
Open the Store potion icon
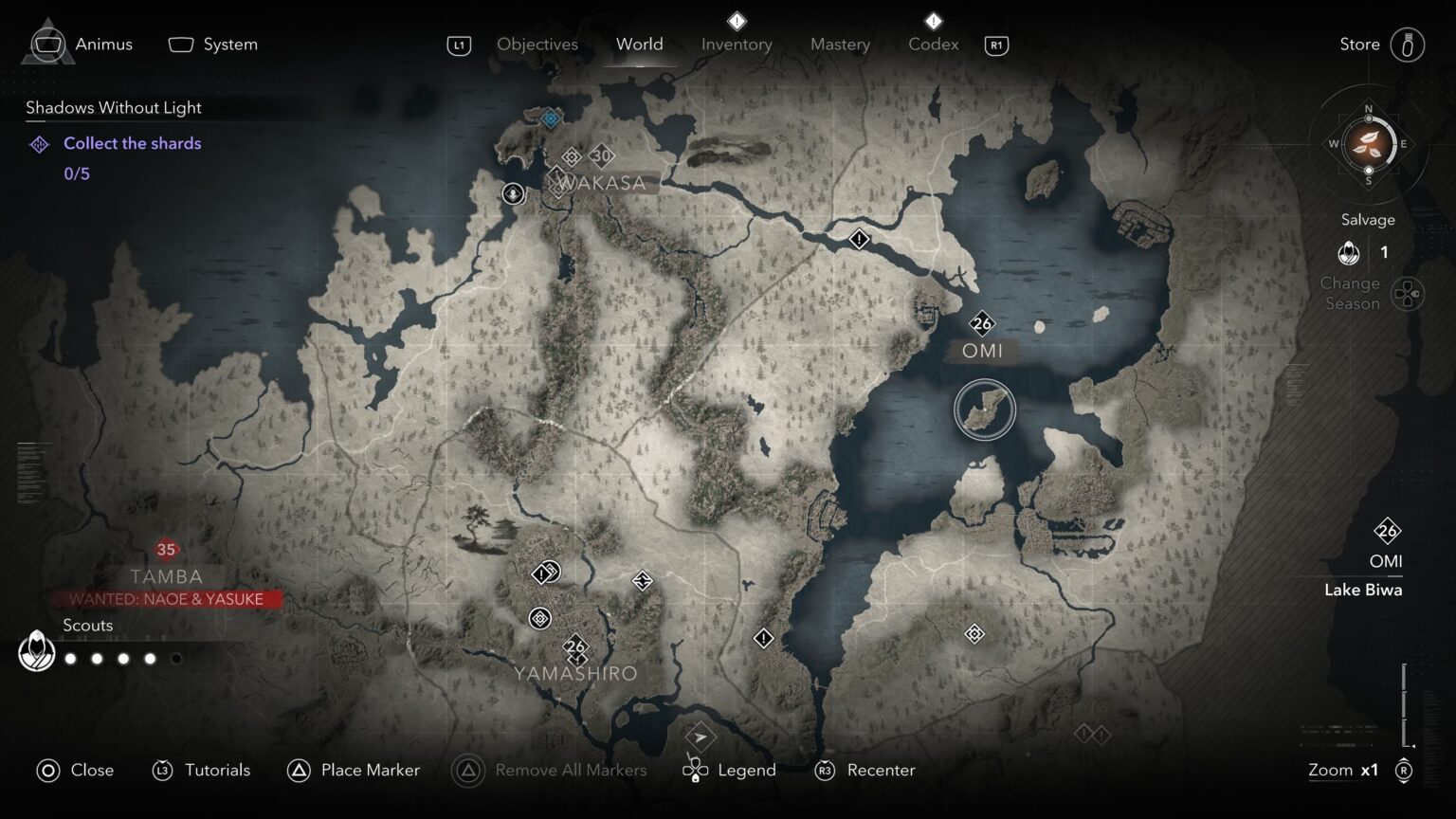click(x=1410, y=44)
